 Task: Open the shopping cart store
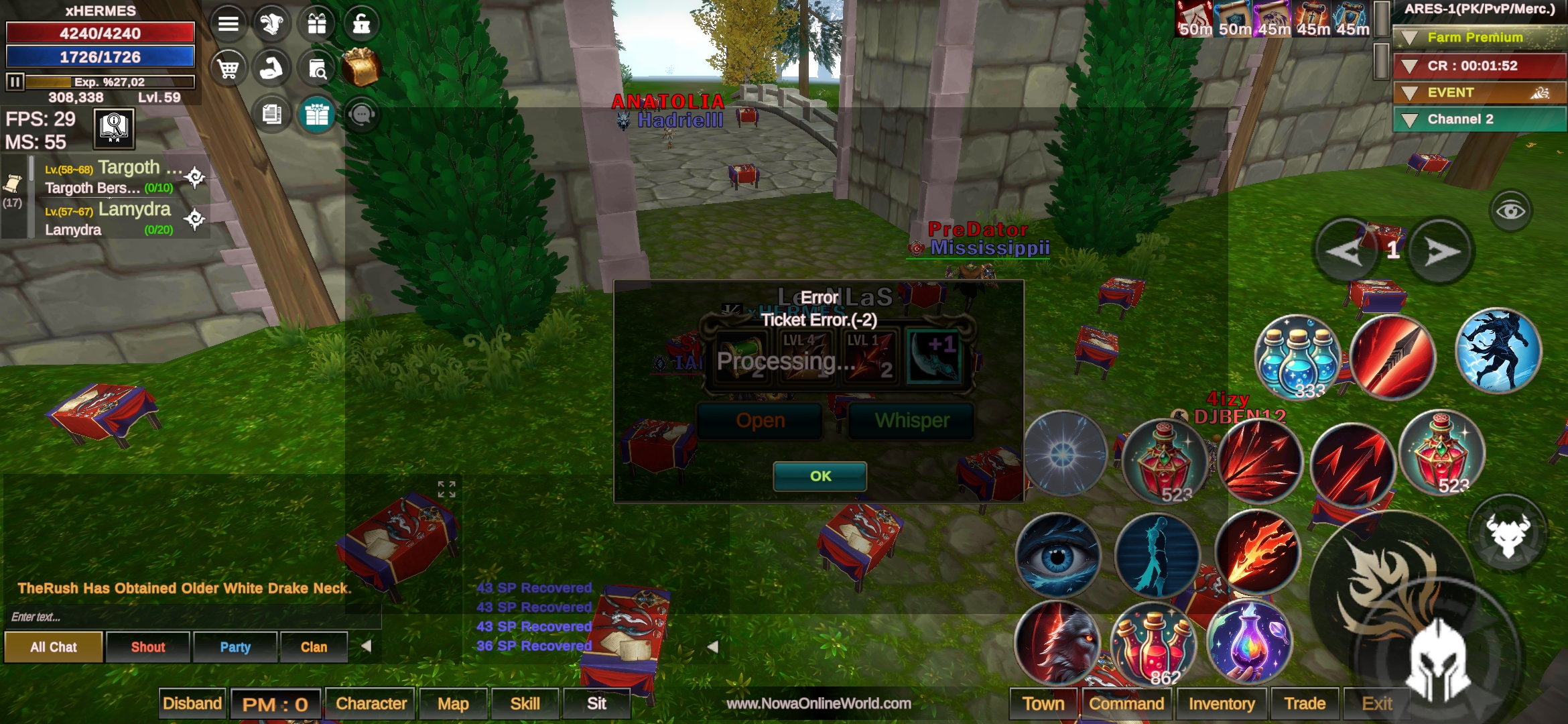coord(228,68)
